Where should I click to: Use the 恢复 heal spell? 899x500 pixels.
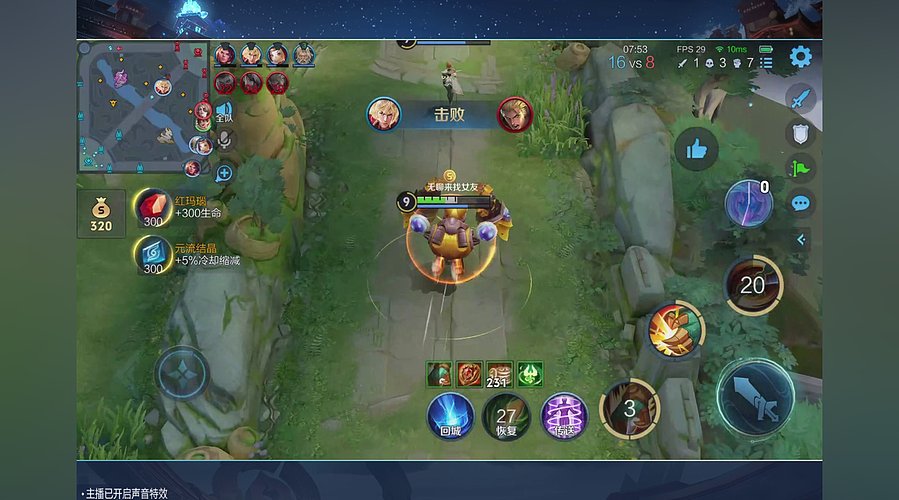(x=506, y=415)
